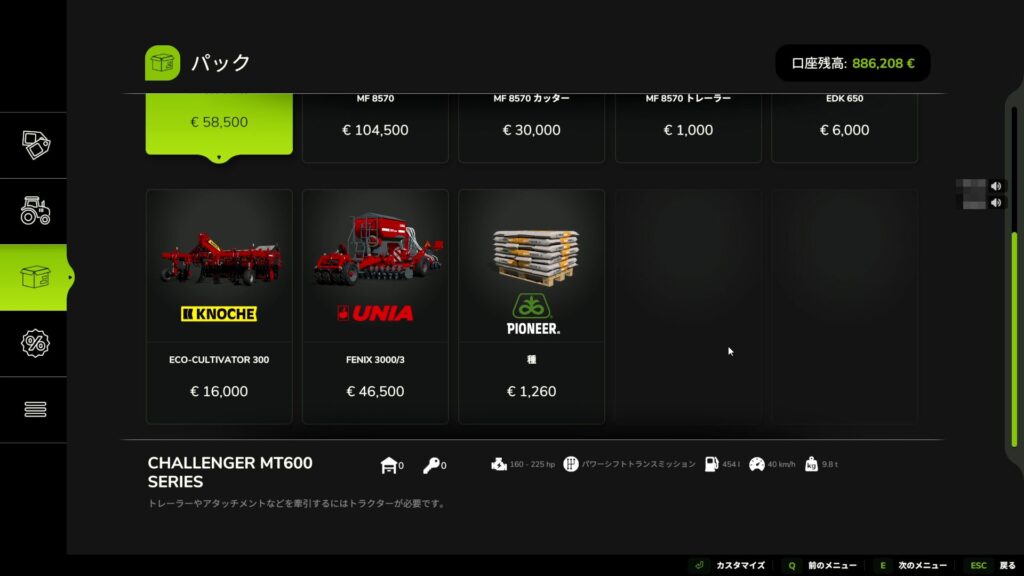
Task: Pick the EDK 650 item
Action: pos(844,126)
